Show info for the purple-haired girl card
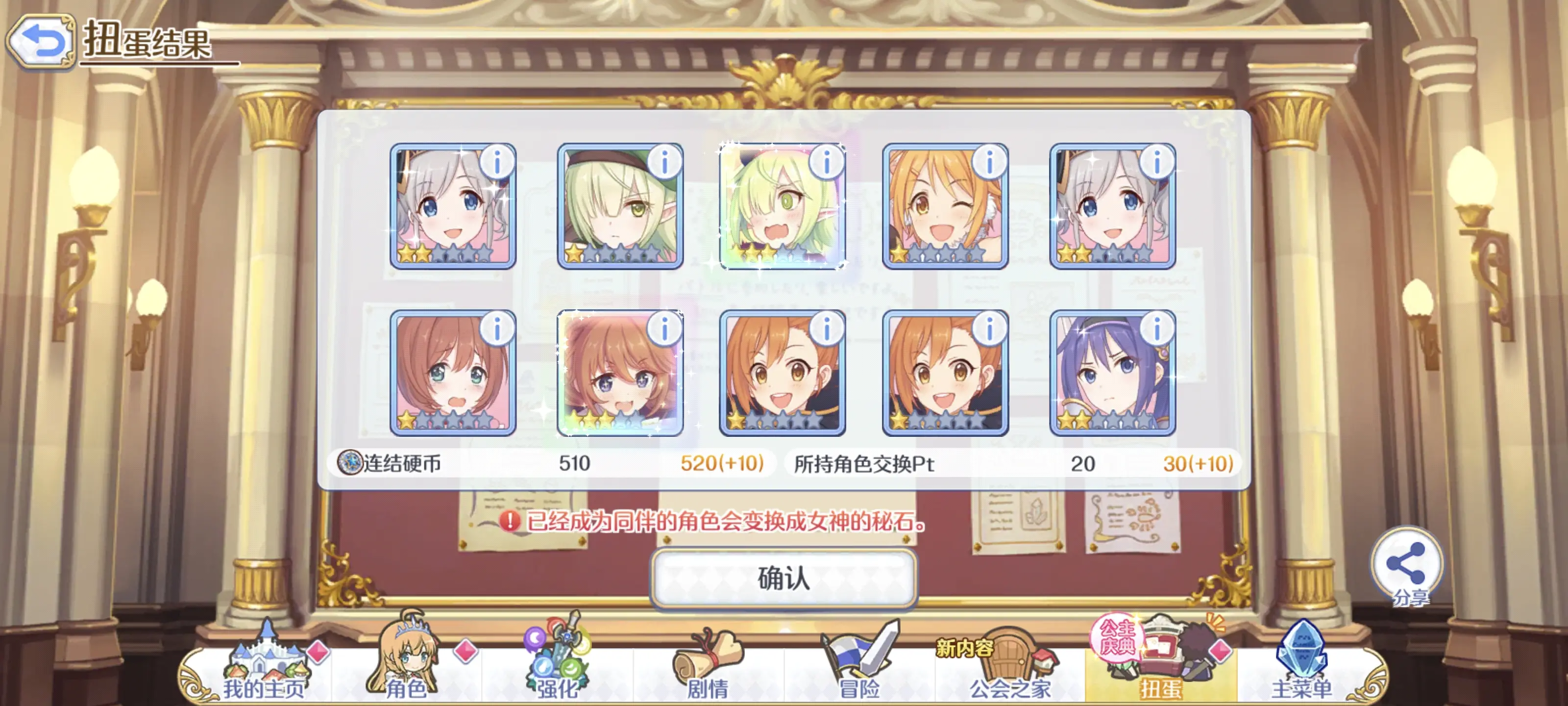1568x706 pixels. click(1156, 329)
